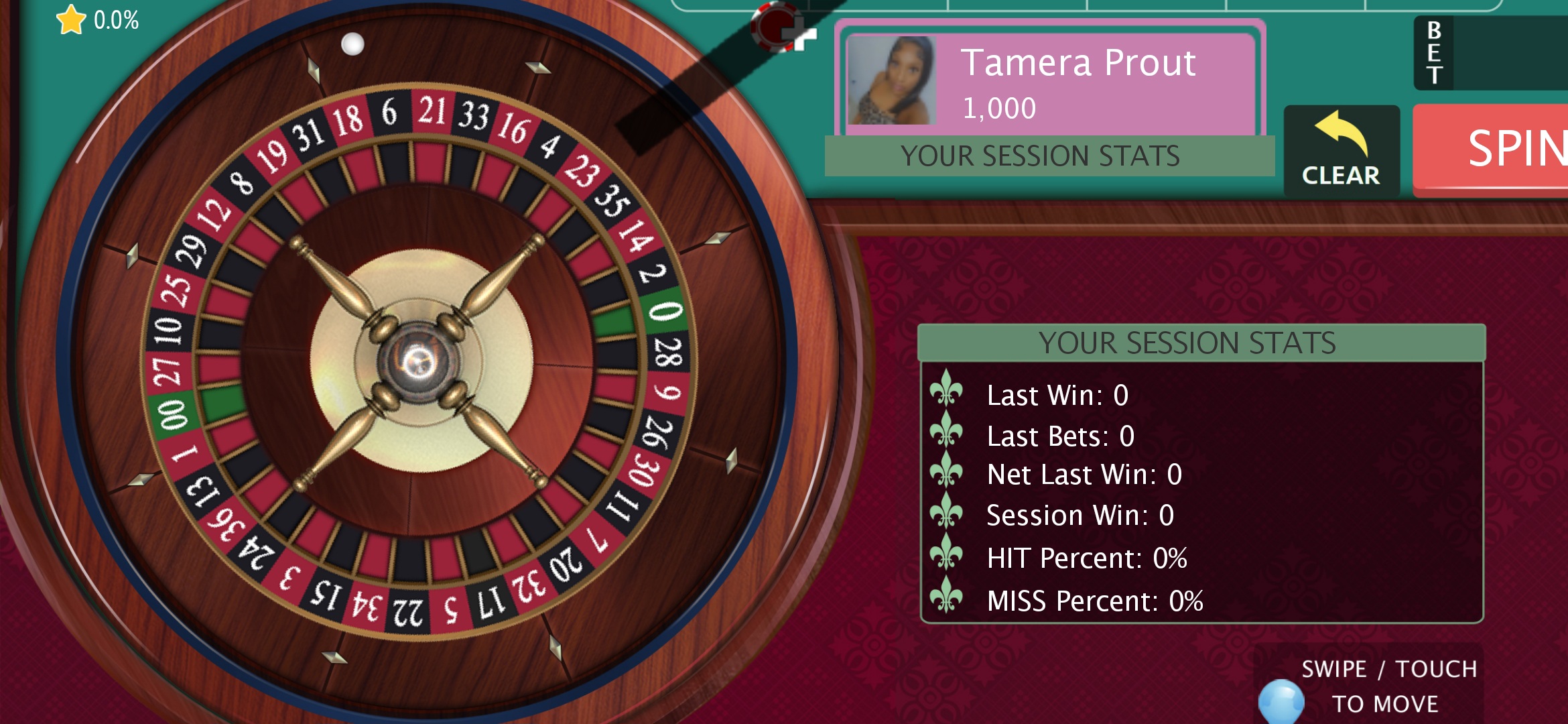1568x724 pixels.
Task: Click the 0.0% progress indicator
Action: [x=115, y=20]
